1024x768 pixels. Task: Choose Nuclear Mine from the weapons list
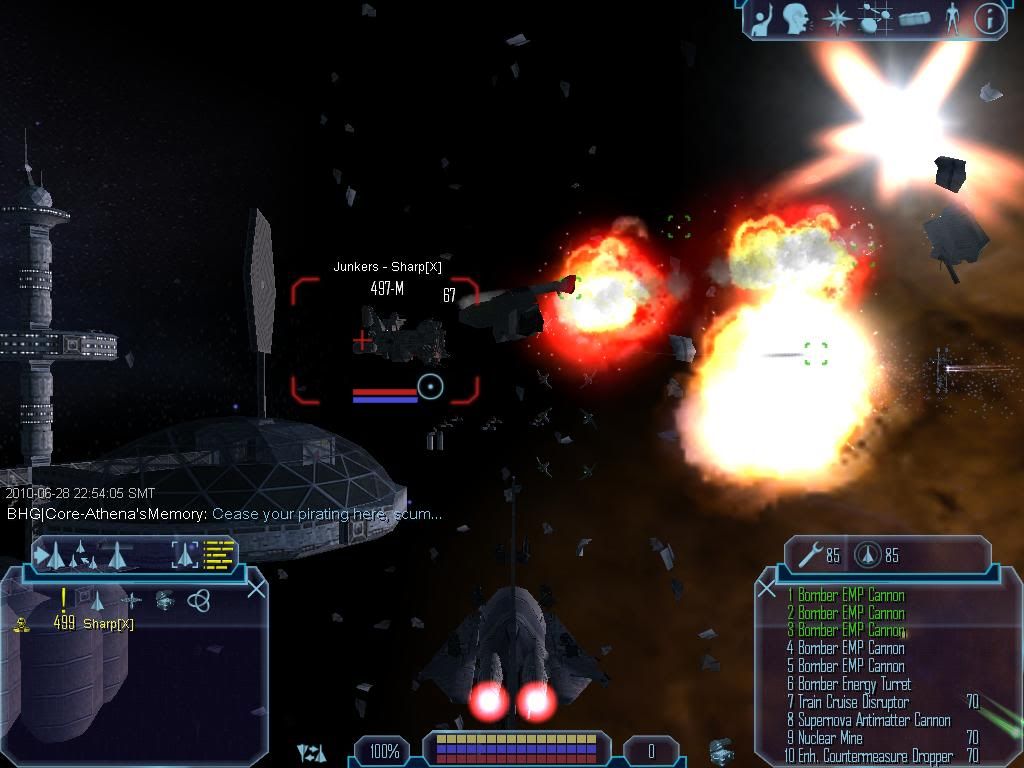[830, 738]
